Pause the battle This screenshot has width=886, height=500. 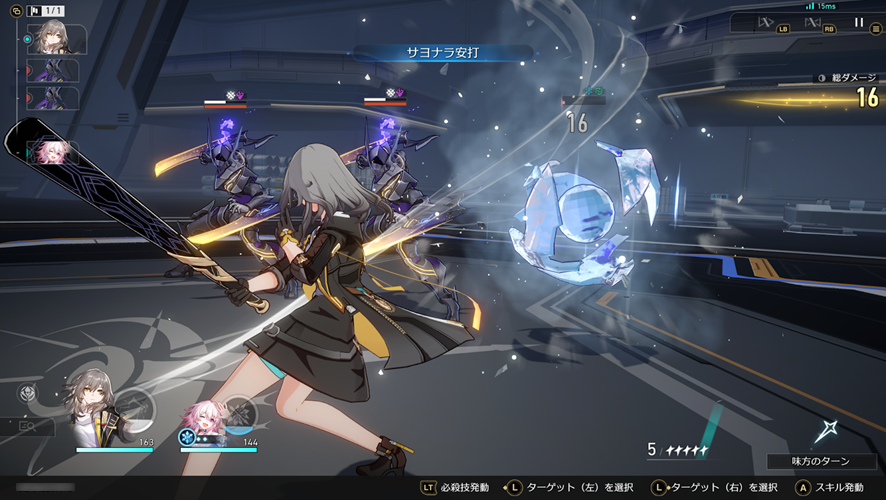pos(858,22)
